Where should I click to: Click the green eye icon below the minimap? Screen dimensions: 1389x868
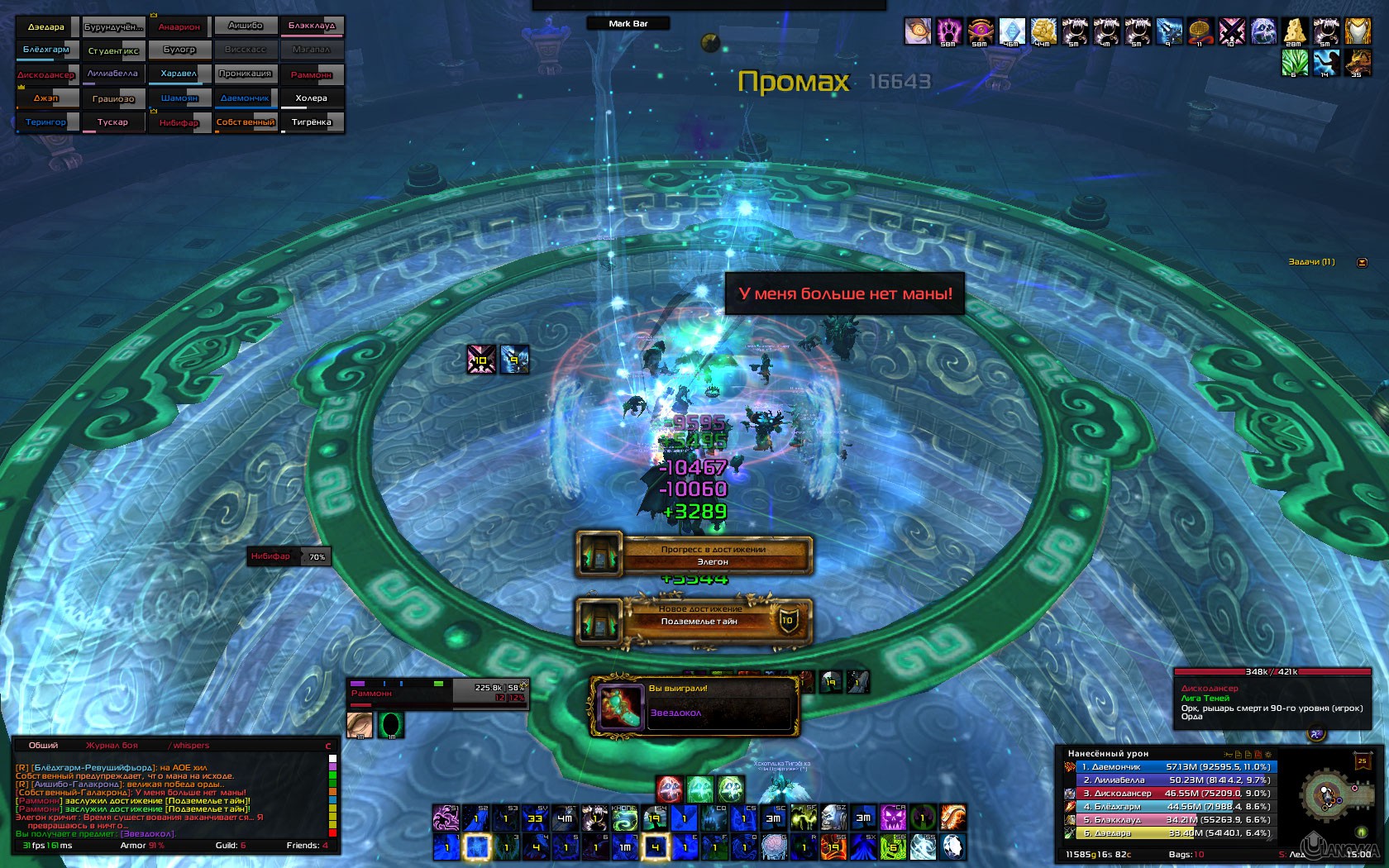[1362, 832]
